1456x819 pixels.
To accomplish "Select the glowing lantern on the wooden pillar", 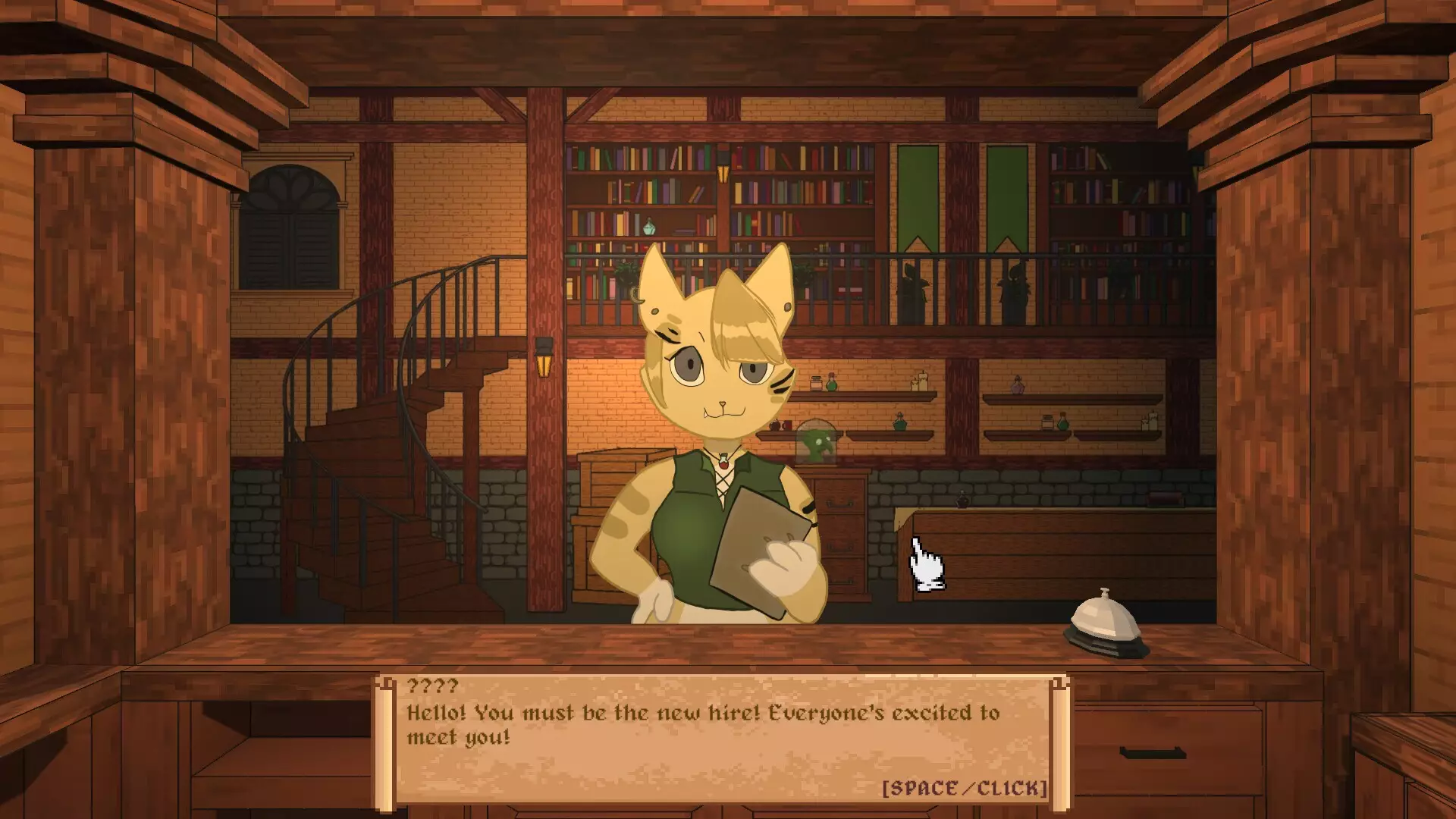I will (x=543, y=366).
